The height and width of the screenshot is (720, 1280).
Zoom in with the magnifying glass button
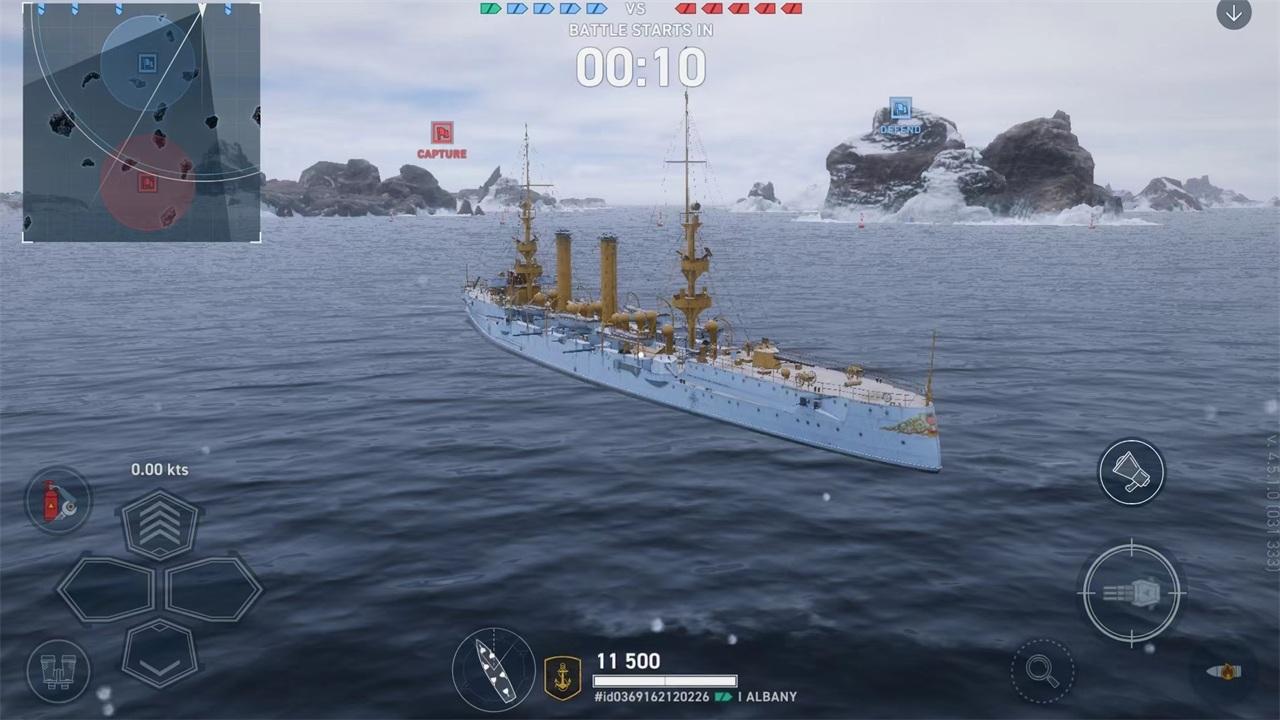coord(1042,670)
